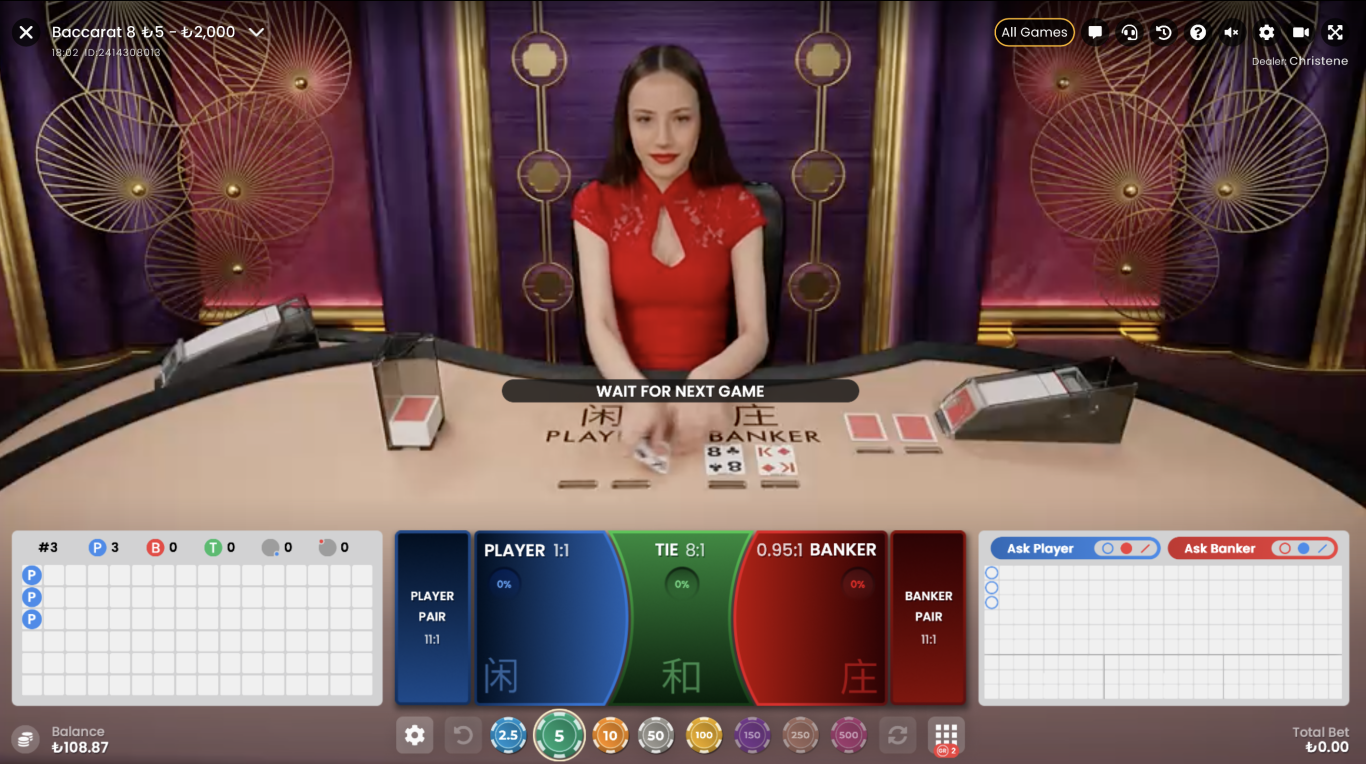The width and height of the screenshot is (1366, 764).
Task: Open the multi-game grid view
Action: click(x=944, y=734)
